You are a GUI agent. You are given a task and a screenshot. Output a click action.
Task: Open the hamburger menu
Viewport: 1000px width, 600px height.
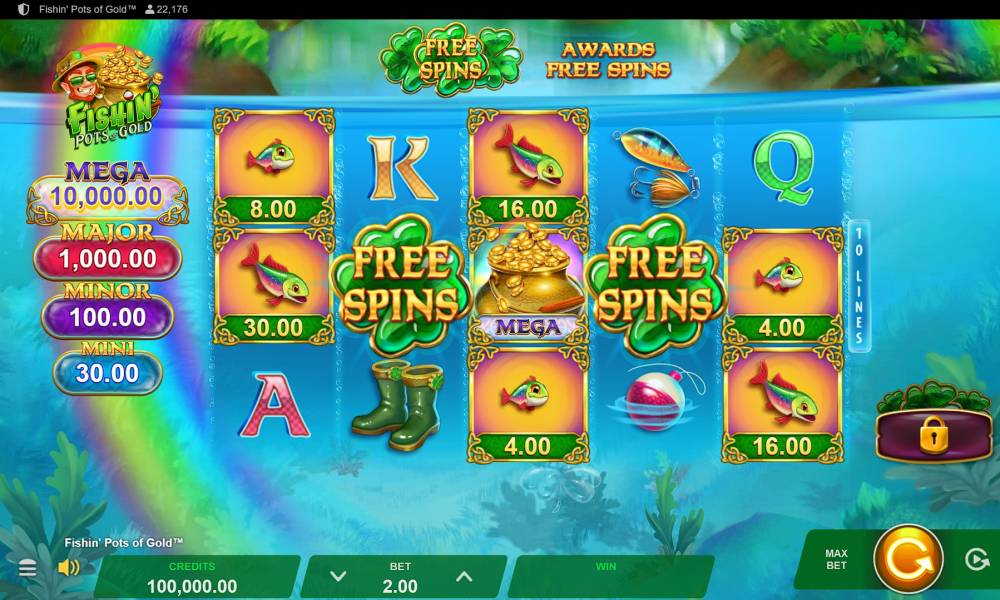click(28, 568)
